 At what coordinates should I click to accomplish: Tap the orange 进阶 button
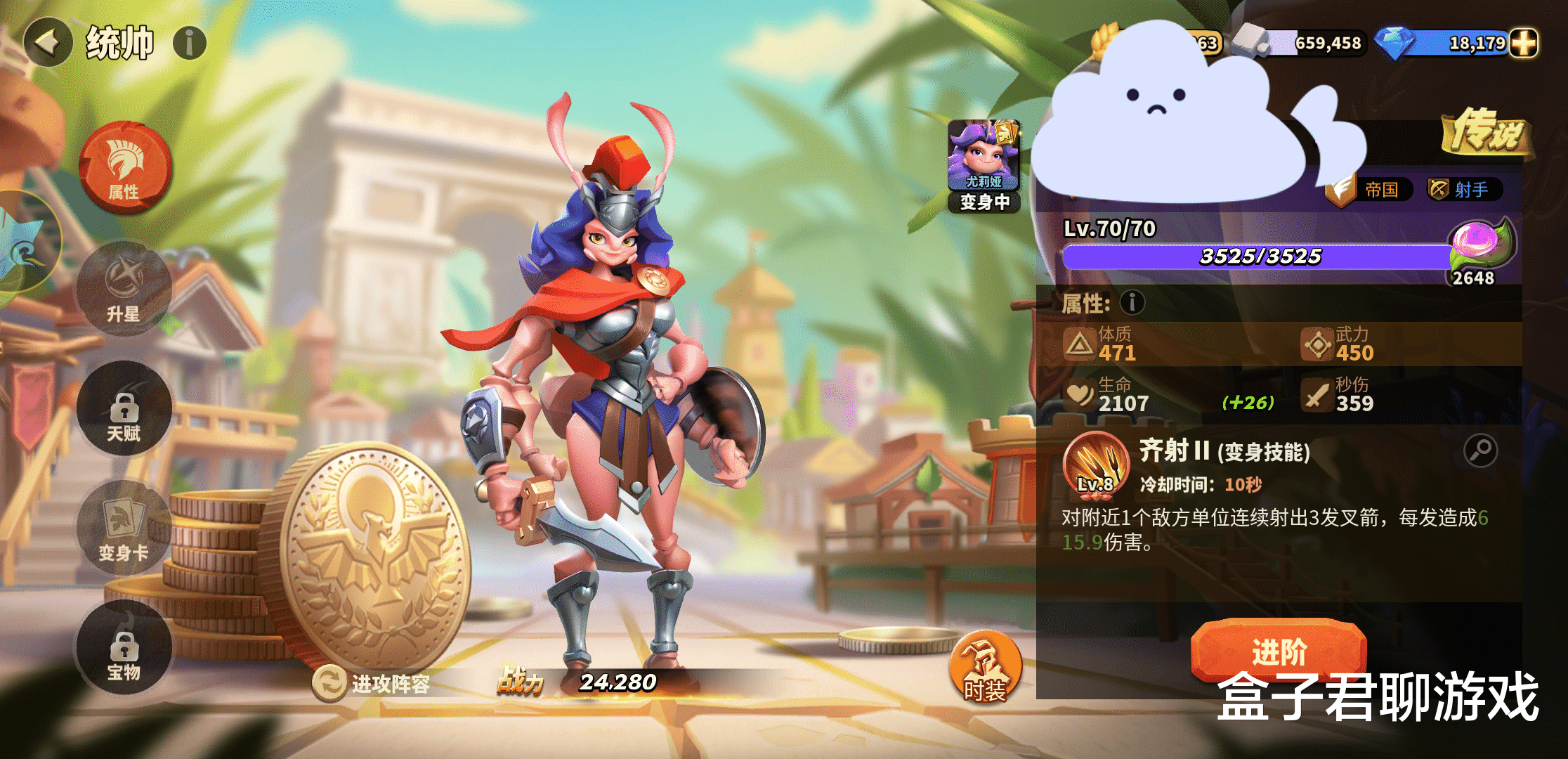point(1279,651)
